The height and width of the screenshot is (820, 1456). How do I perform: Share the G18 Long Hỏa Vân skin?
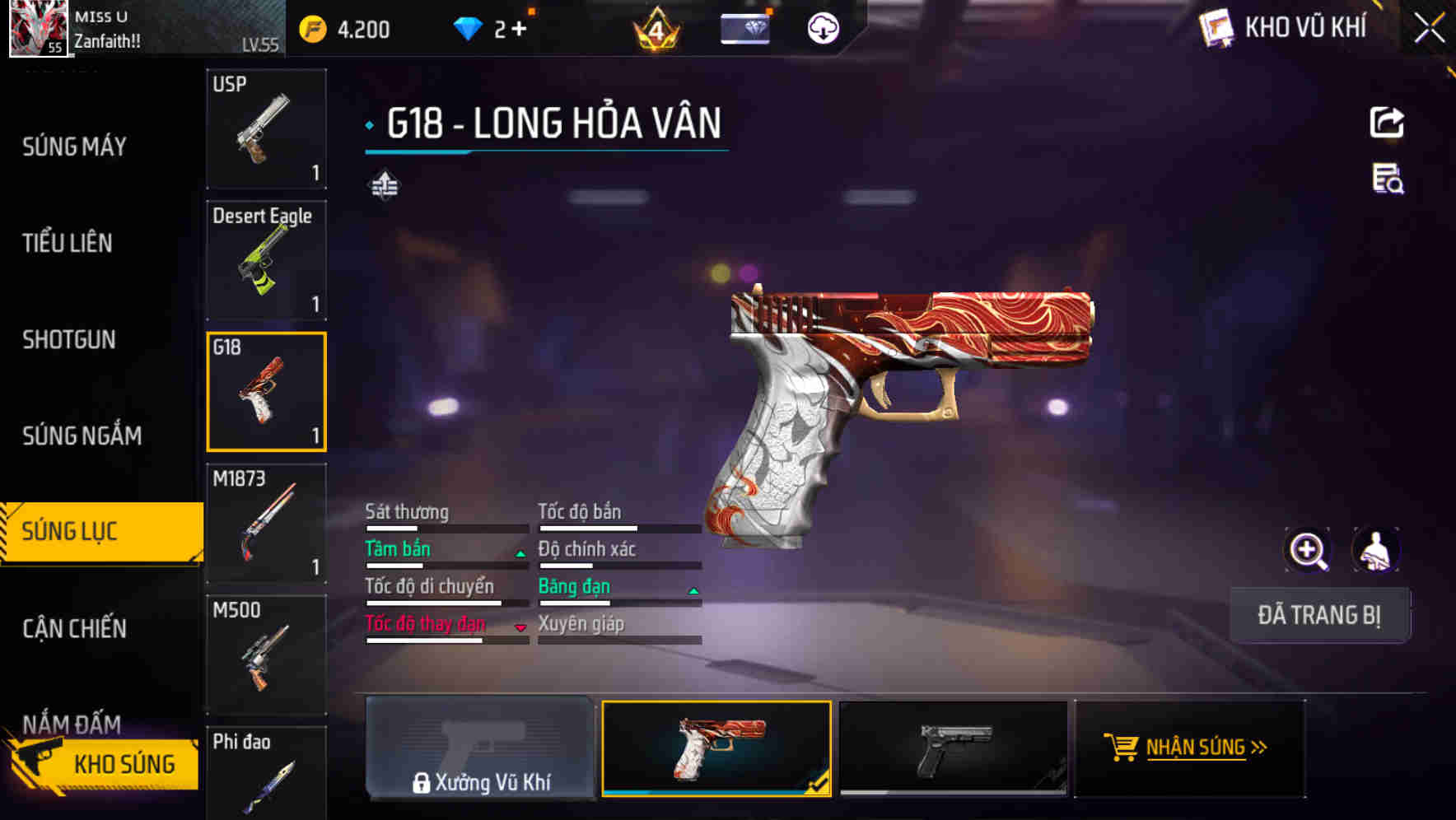(x=1387, y=123)
